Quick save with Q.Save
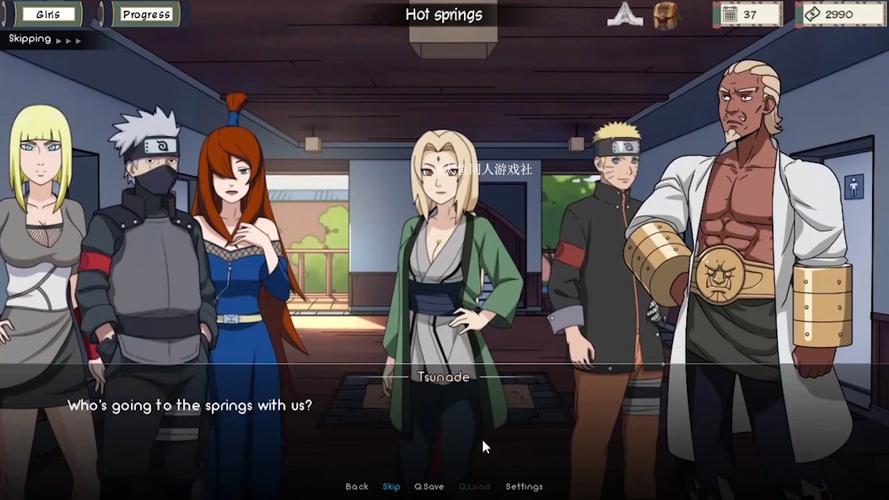Viewport: 889px width, 500px height. [429, 487]
